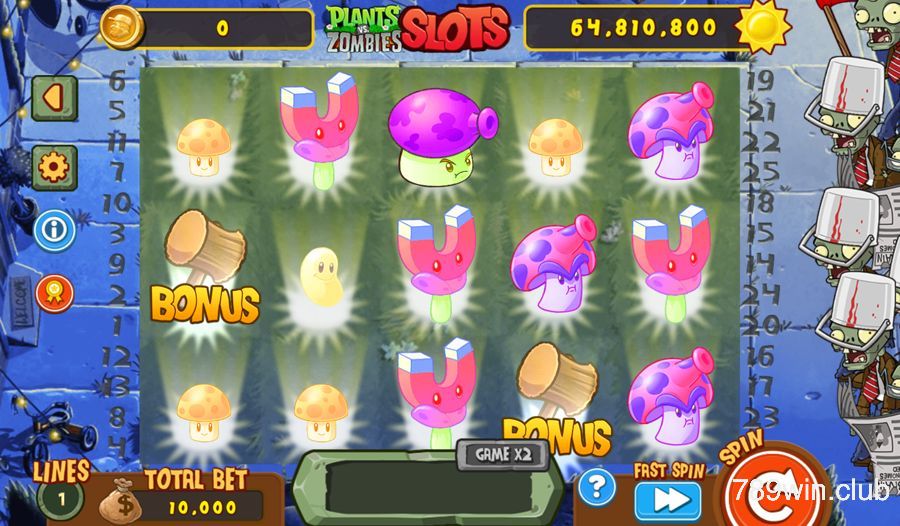This screenshot has height=526, width=900.
Task: Open the question mark help
Action: click(x=596, y=487)
